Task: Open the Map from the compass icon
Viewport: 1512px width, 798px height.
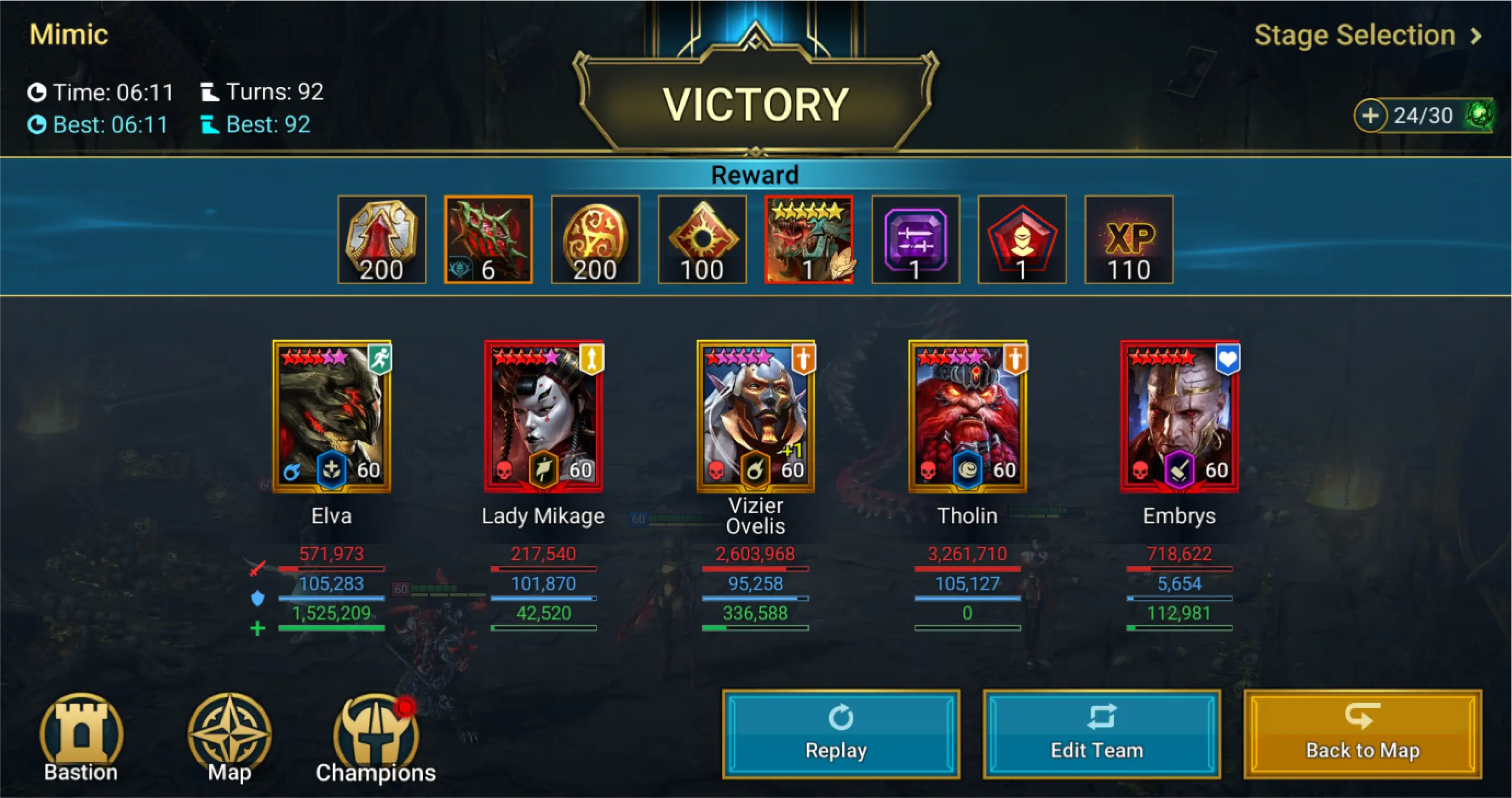Action: [229, 739]
